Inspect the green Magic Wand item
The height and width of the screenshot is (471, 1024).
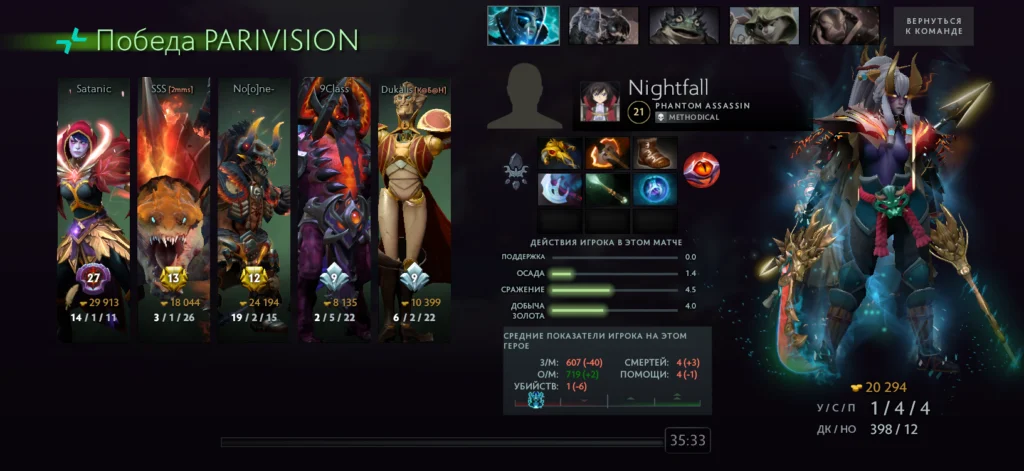[608, 187]
